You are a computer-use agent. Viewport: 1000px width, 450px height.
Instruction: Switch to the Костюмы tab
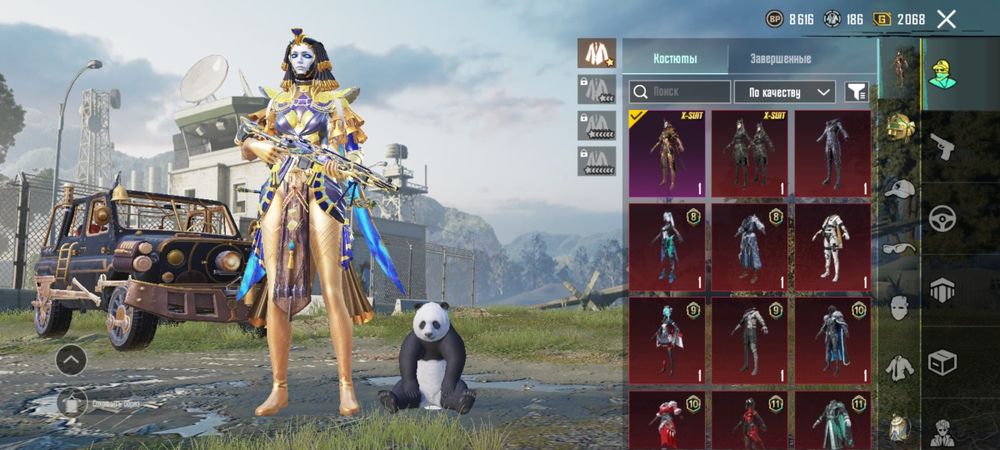click(x=675, y=59)
